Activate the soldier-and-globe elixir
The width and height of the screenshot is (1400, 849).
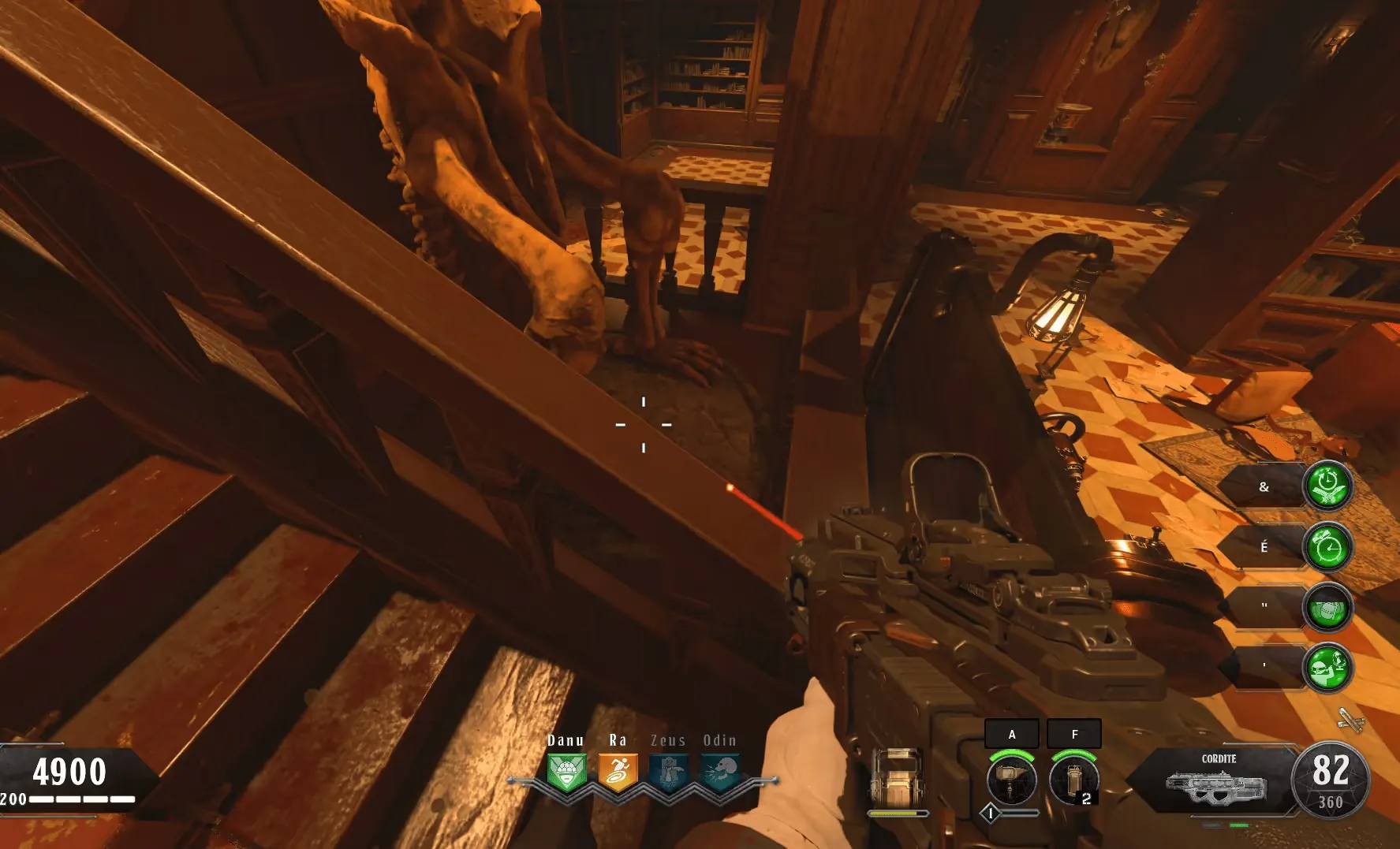[1328, 668]
